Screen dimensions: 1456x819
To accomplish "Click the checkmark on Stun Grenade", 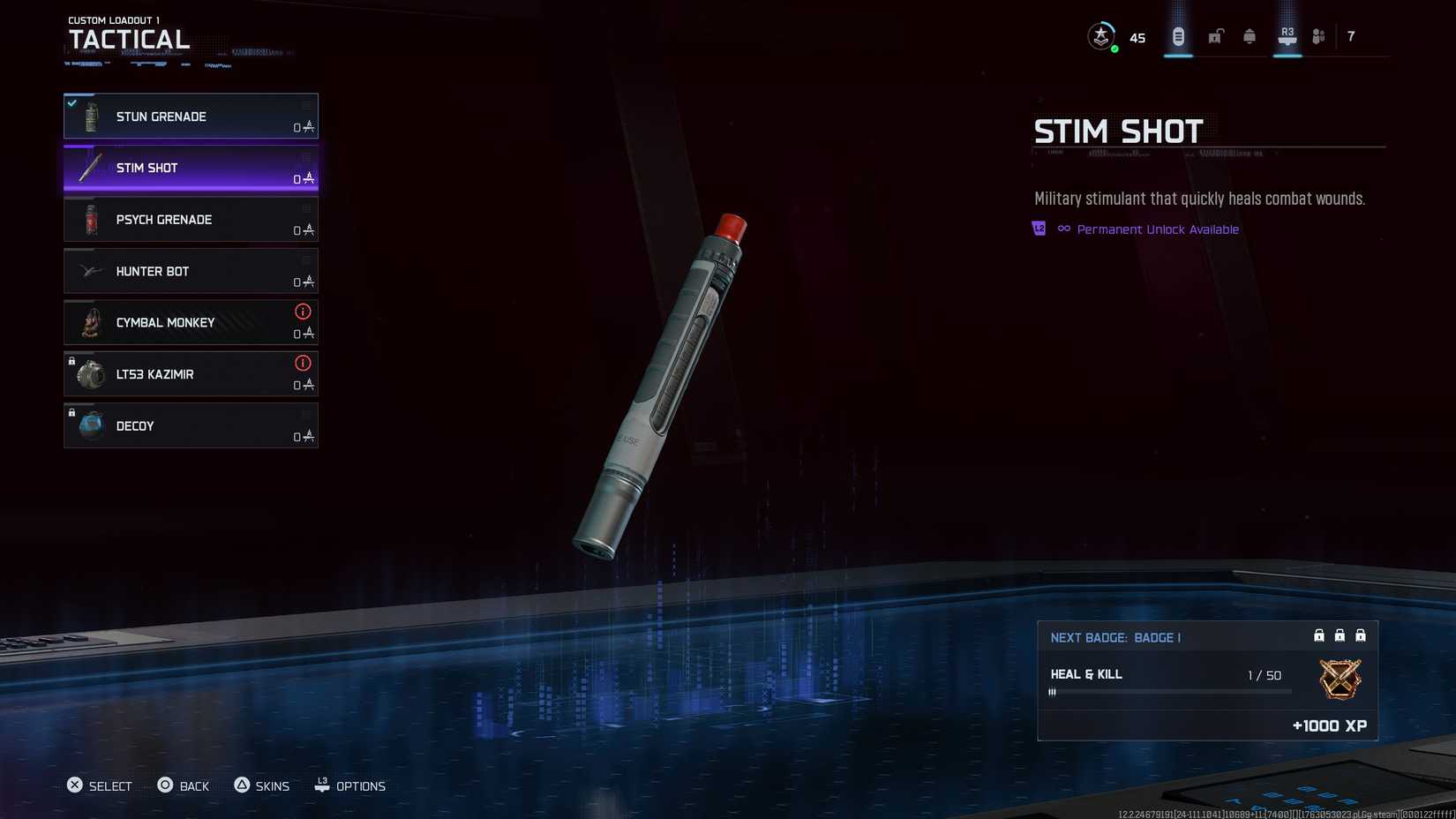I will 71,102.
